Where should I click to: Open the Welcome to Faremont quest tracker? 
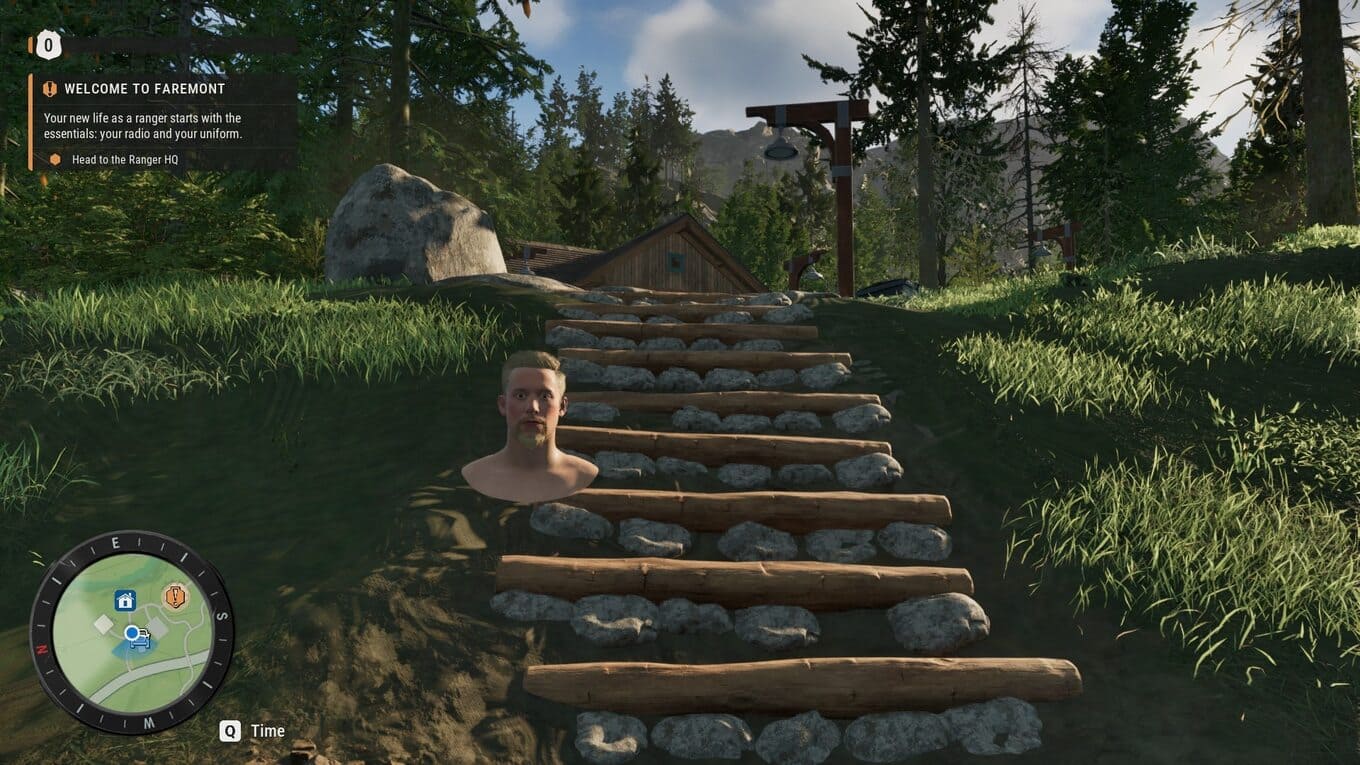(144, 89)
